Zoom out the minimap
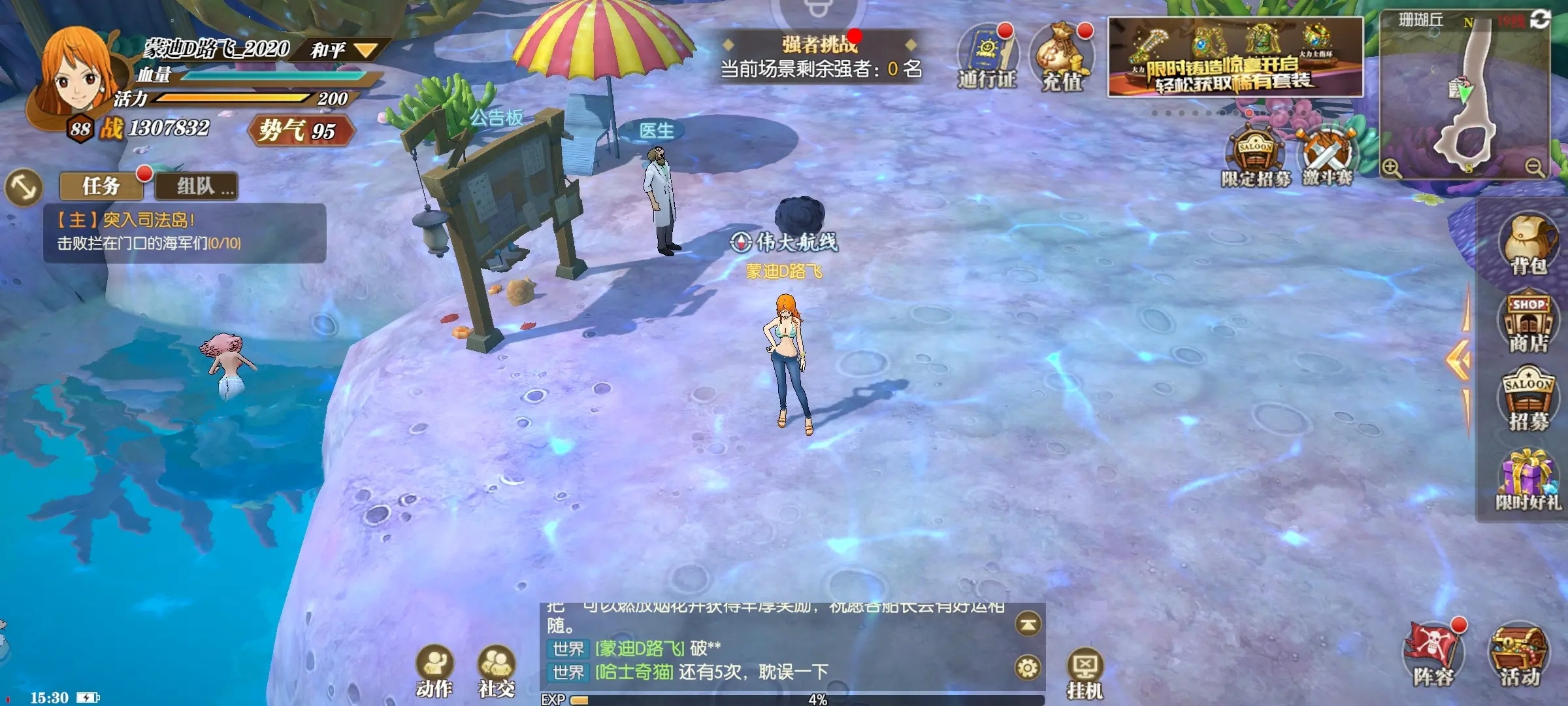The width and height of the screenshot is (1568, 706). 1535,169
